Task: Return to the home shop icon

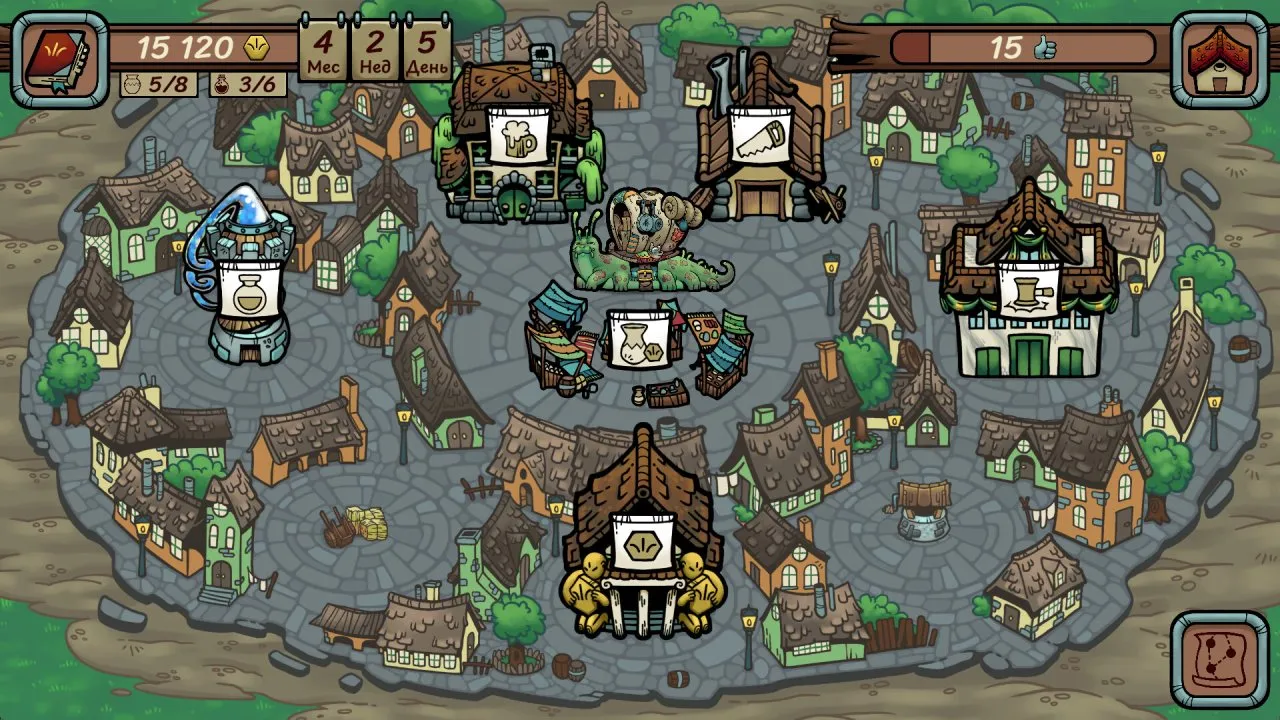Action: click(x=1219, y=59)
